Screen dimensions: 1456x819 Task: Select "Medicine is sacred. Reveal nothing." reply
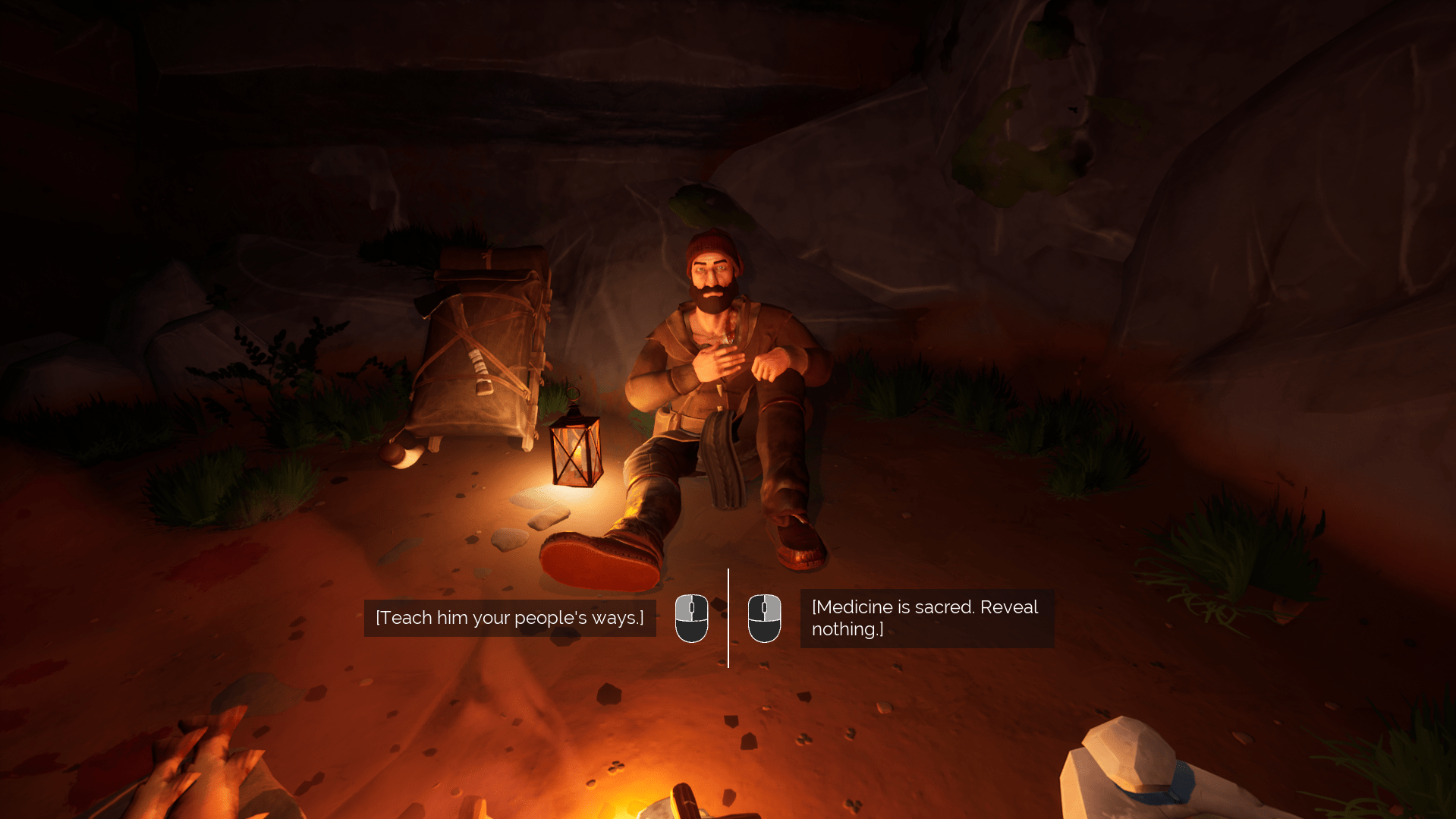pyautogui.click(x=926, y=618)
